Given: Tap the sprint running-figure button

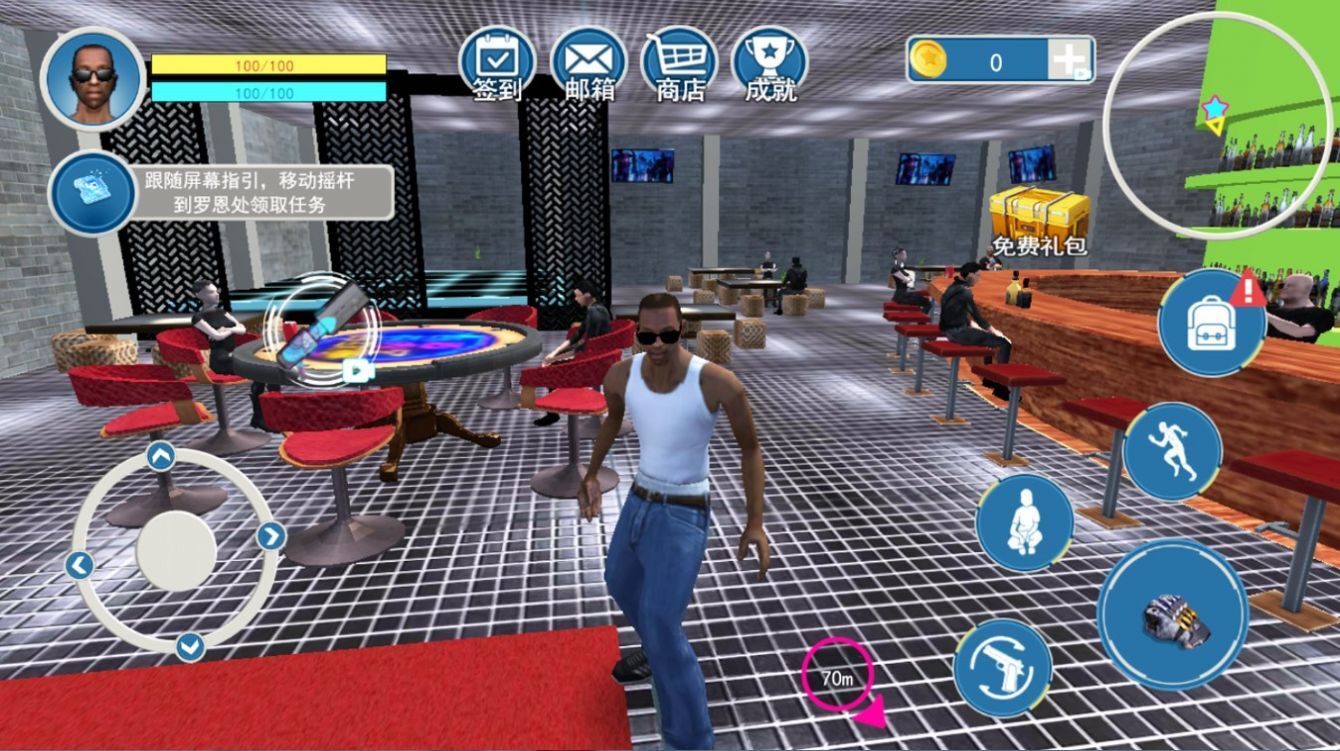Looking at the screenshot, I should click(x=1172, y=451).
